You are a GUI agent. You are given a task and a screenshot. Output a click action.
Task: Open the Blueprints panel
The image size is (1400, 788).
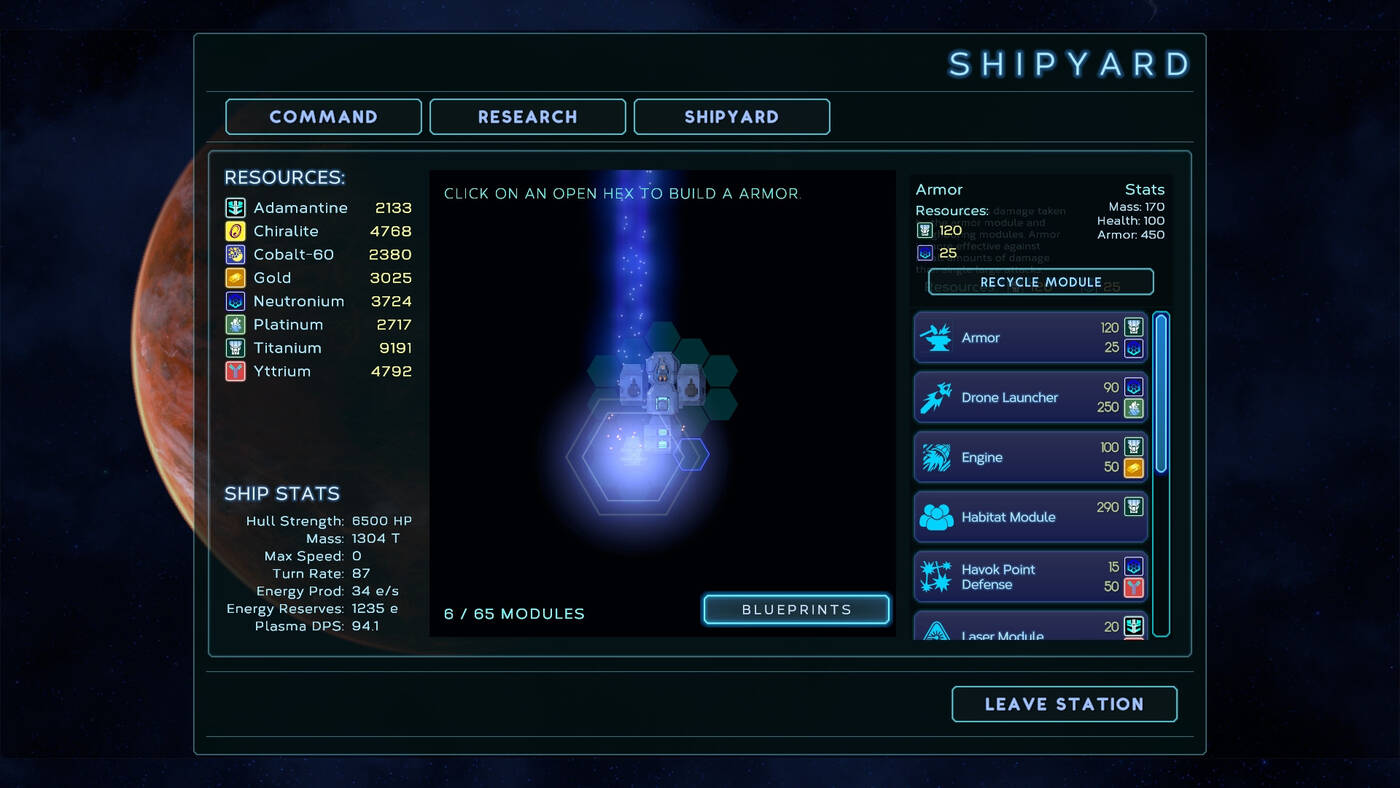pyautogui.click(x=796, y=610)
